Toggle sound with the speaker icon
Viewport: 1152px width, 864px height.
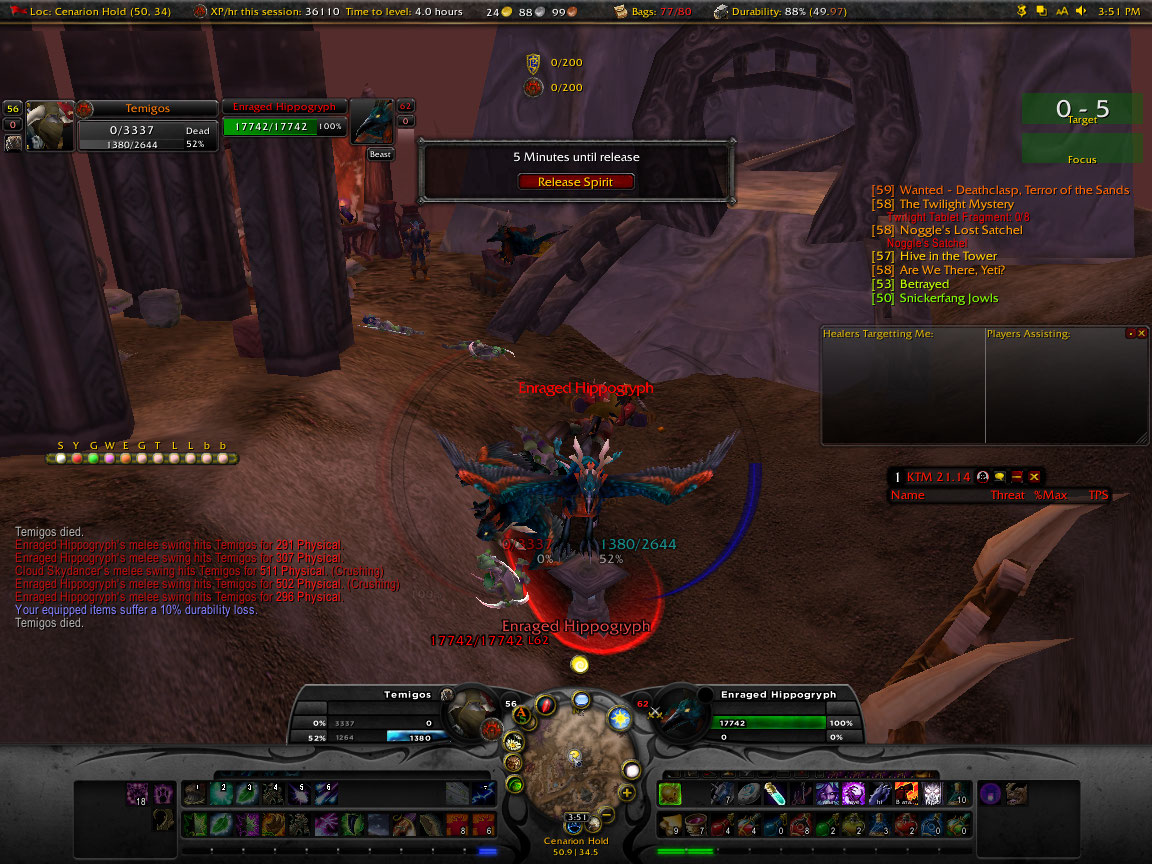(1082, 11)
